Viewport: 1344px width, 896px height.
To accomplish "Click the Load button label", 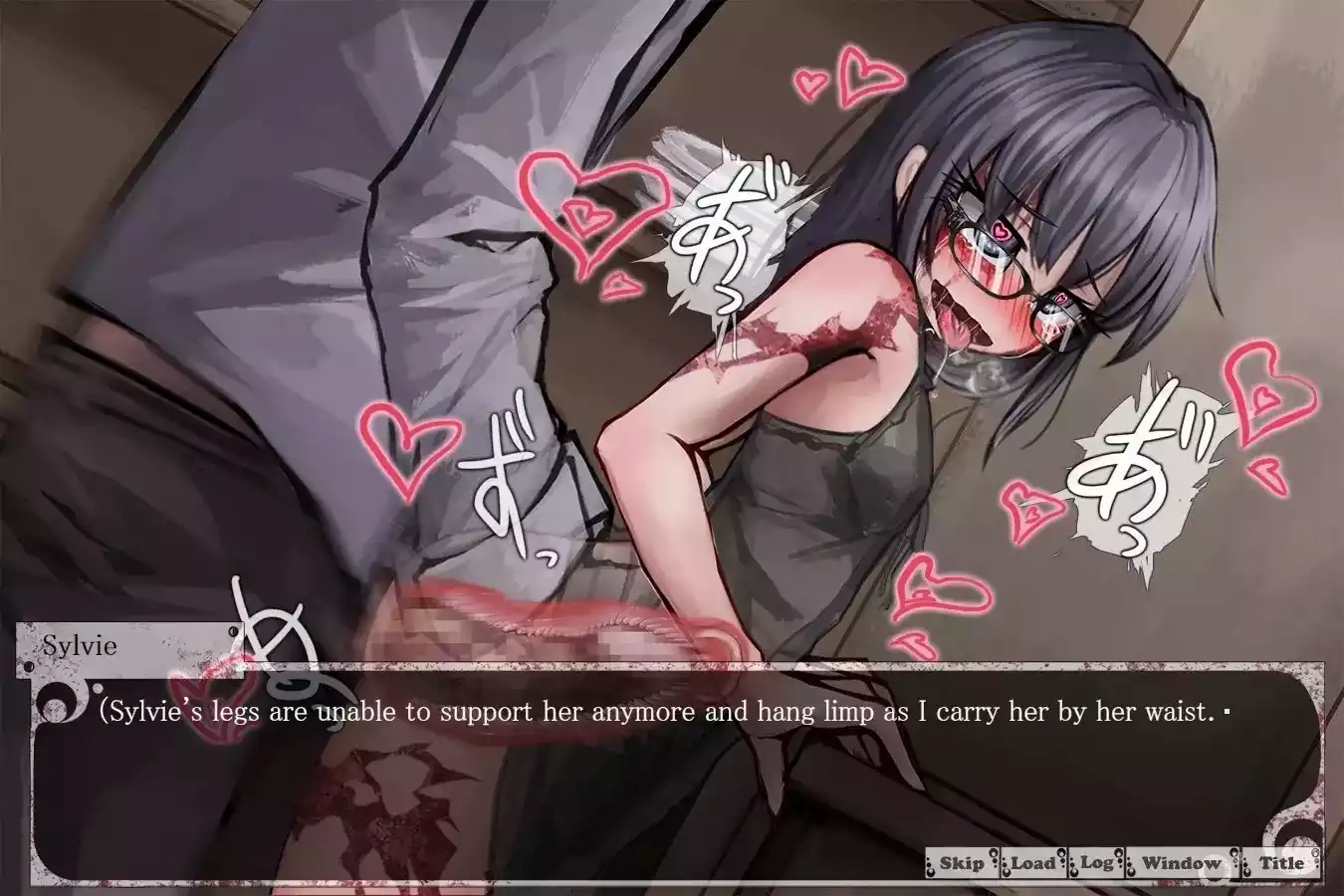I will pyautogui.click(x=1033, y=862).
